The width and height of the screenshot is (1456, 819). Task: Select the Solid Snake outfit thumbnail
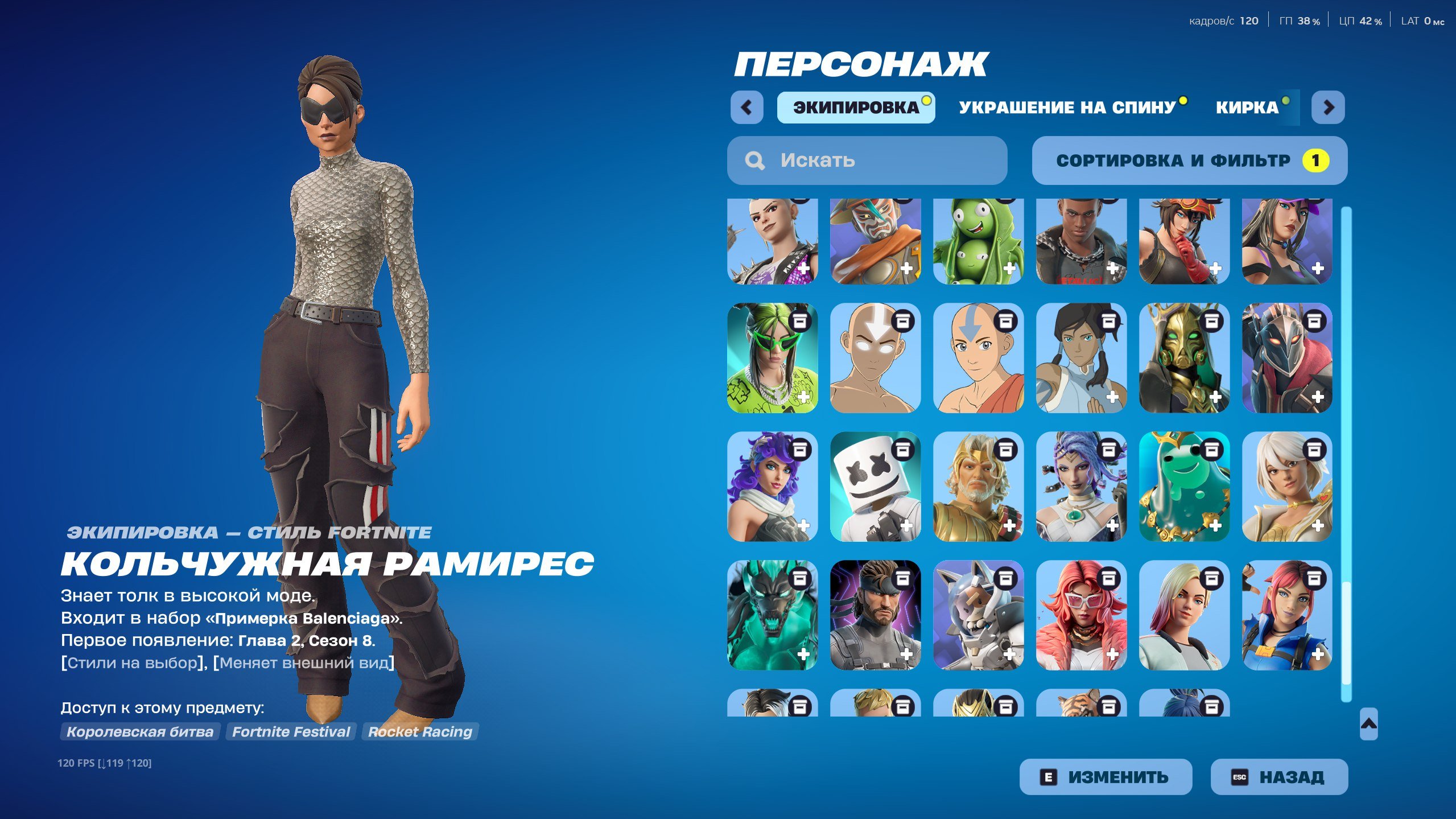875,615
